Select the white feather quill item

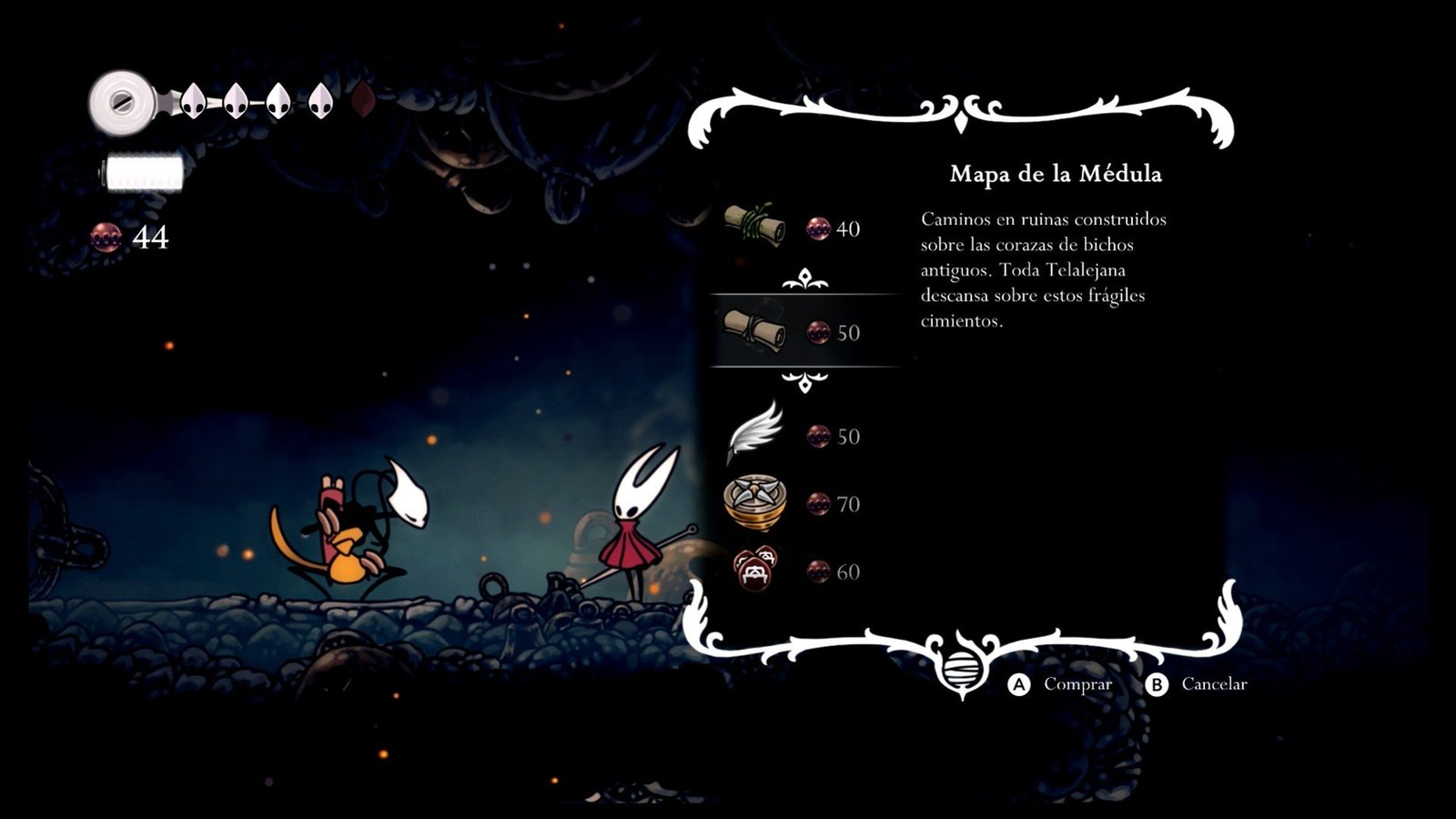(755, 433)
